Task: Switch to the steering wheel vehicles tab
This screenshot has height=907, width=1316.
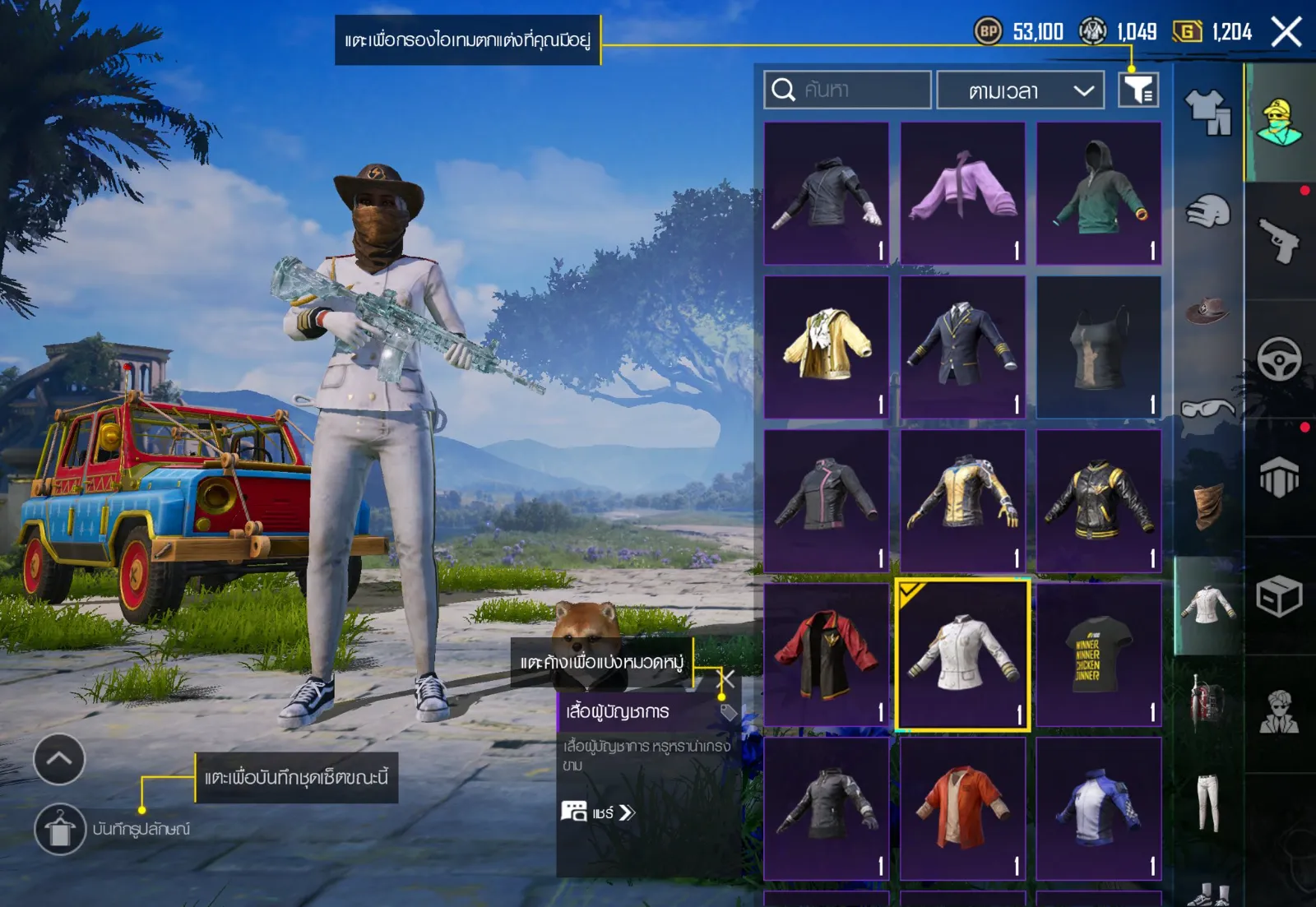Action: [x=1279, y=359]
